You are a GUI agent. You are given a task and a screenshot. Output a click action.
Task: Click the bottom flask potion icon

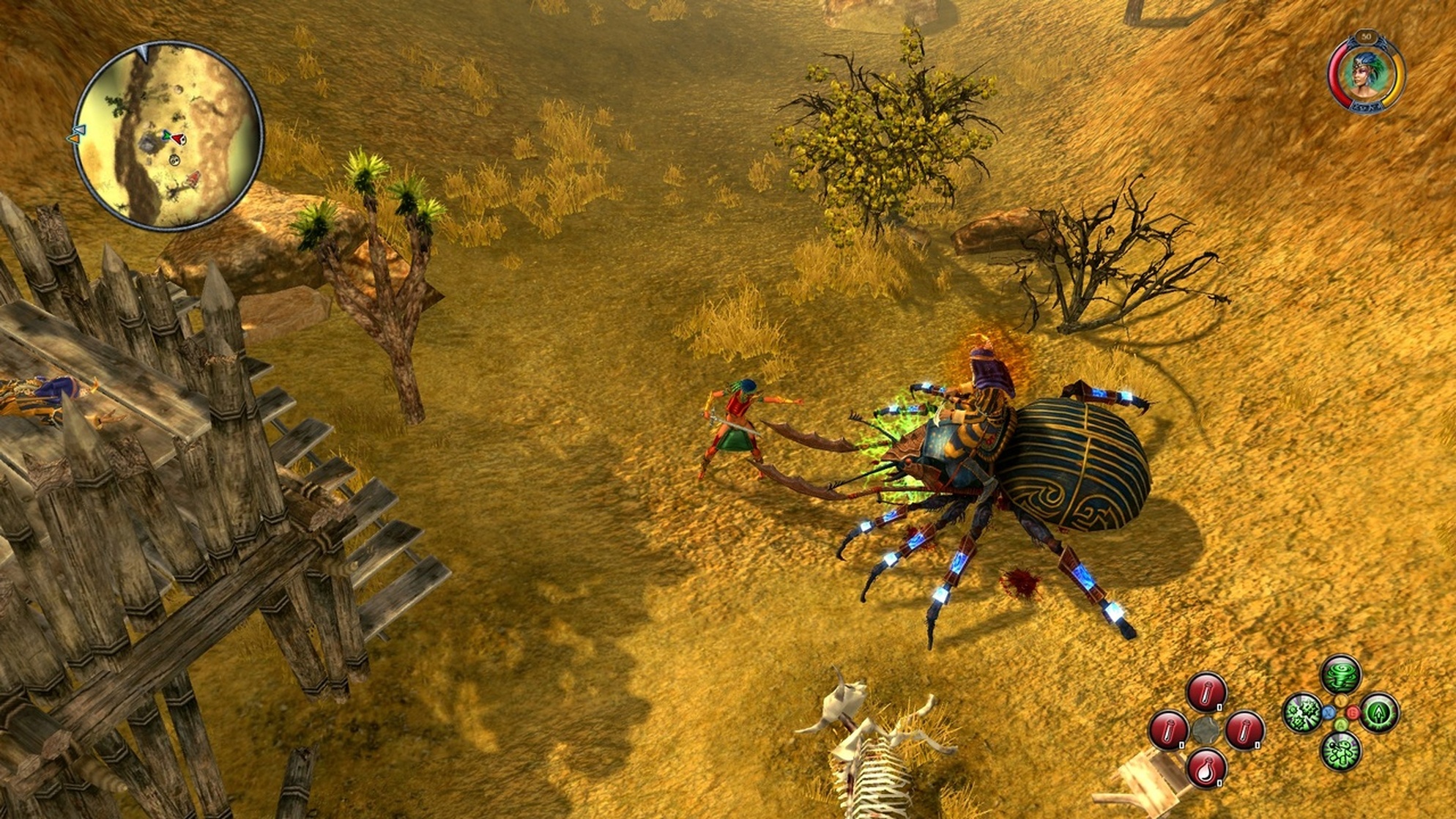[x=1206, y=770]
